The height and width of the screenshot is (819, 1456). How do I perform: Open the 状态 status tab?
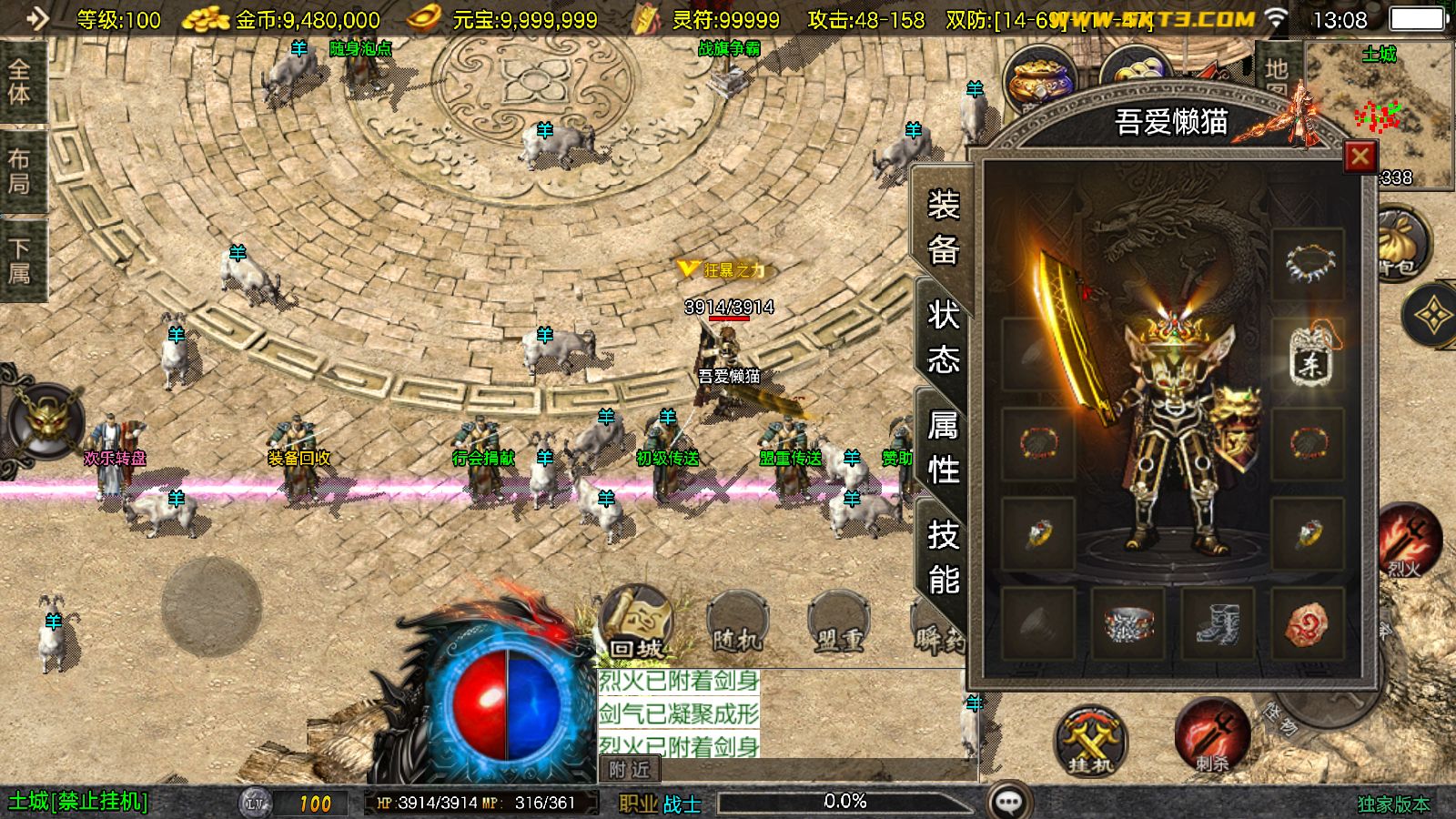944,337
